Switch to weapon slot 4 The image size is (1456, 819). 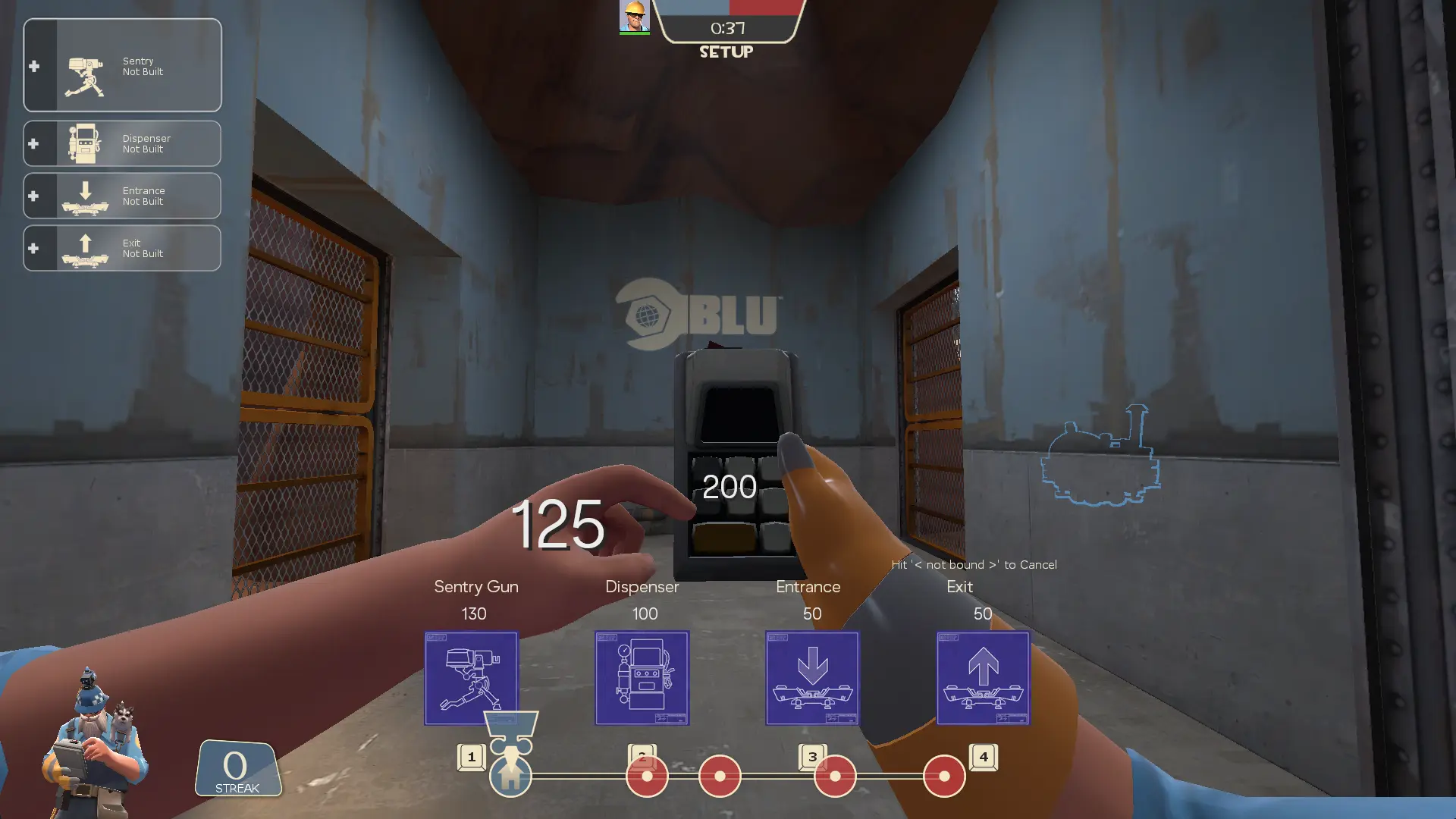(x=943, y=776)
